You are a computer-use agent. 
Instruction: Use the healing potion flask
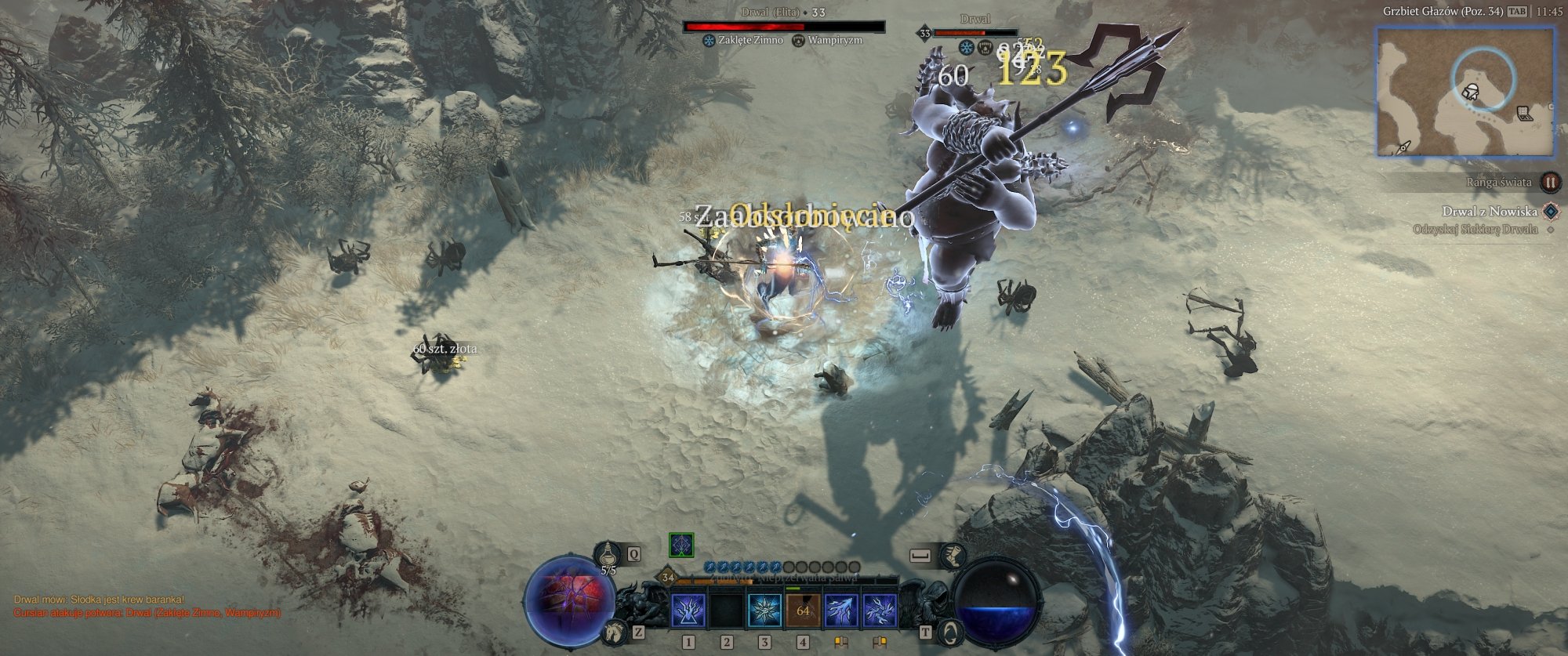(608, 556)
